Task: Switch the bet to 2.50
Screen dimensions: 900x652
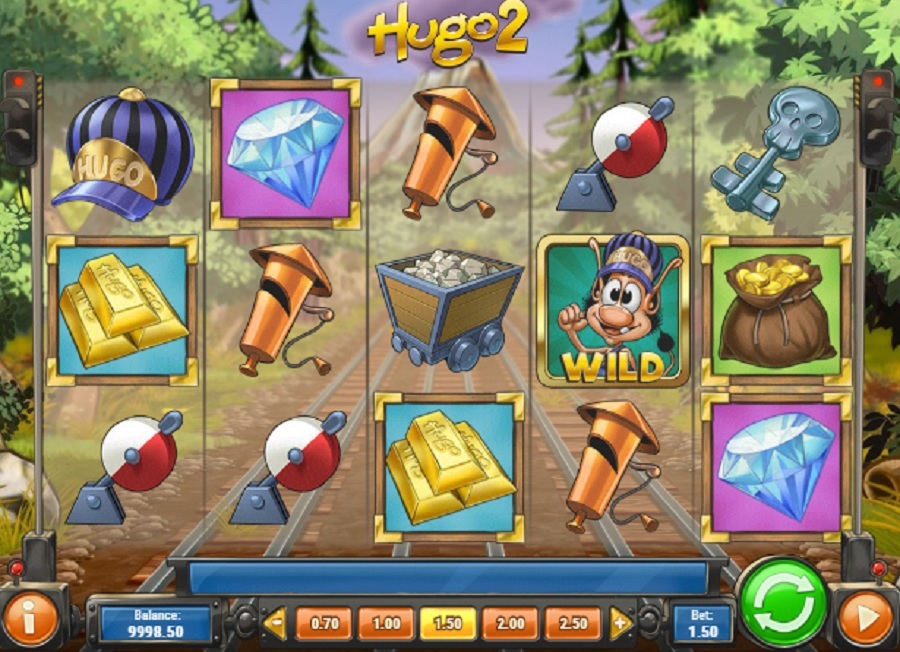Action: [572, 623]
